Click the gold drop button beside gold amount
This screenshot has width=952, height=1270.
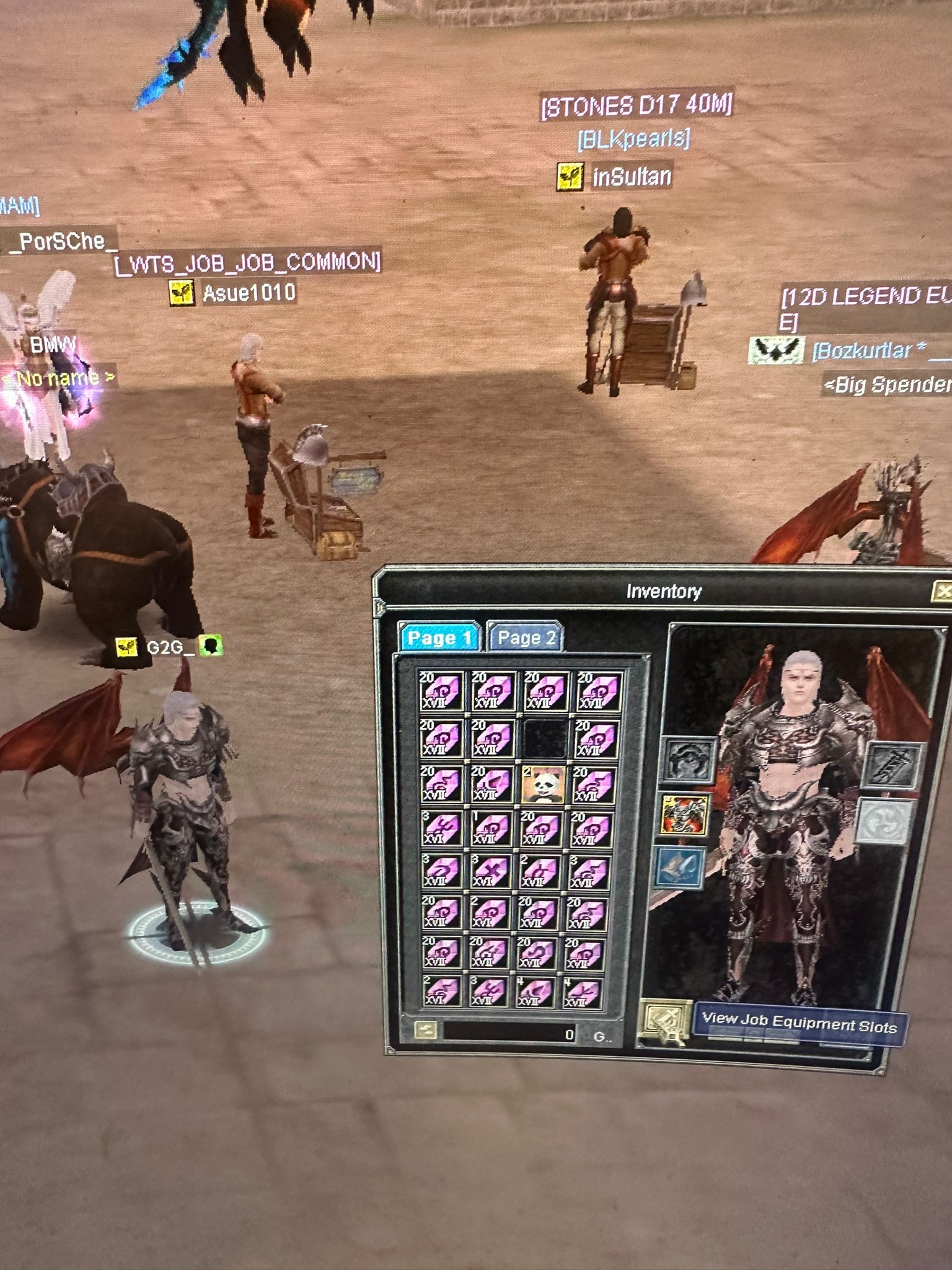(426, 1030)
